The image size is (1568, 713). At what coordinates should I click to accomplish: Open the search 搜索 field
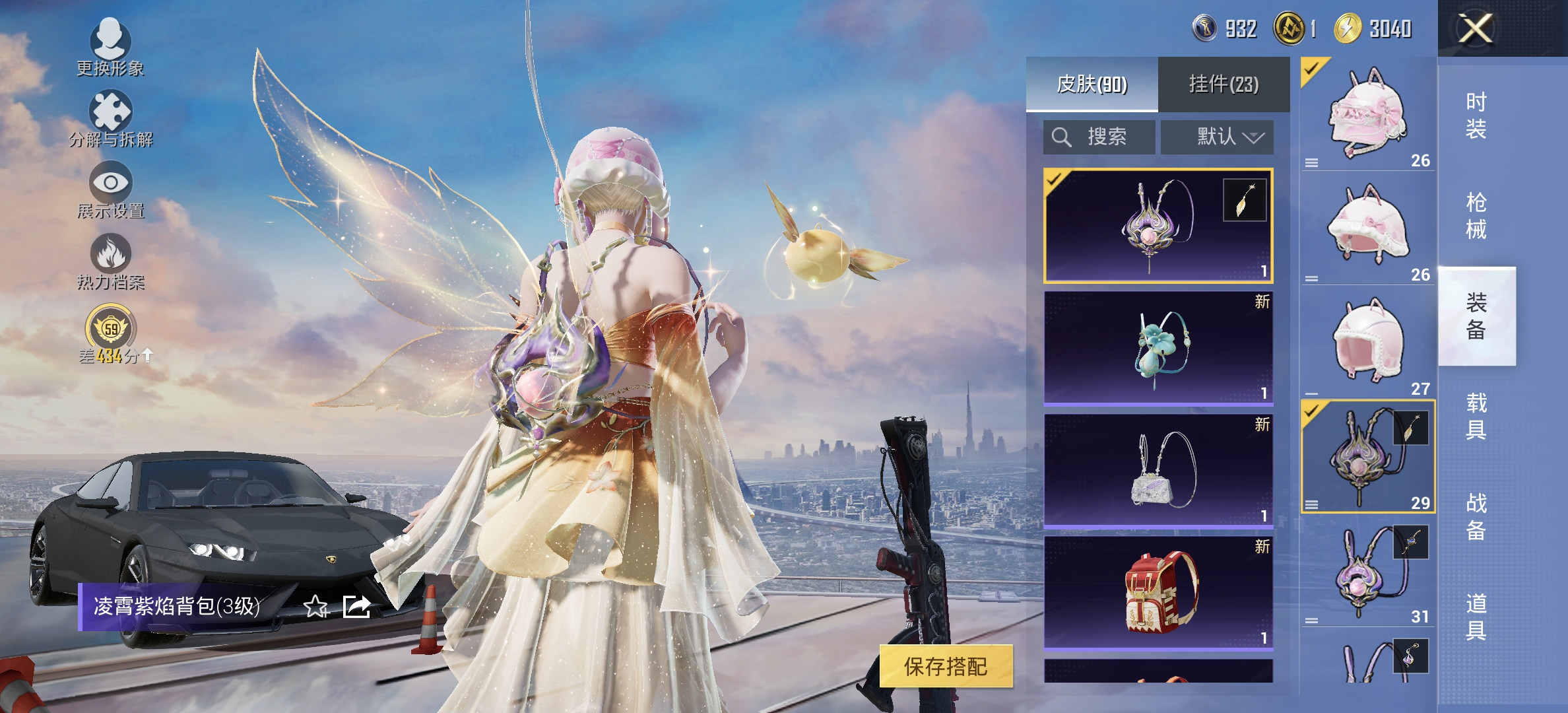(1099, 137)
